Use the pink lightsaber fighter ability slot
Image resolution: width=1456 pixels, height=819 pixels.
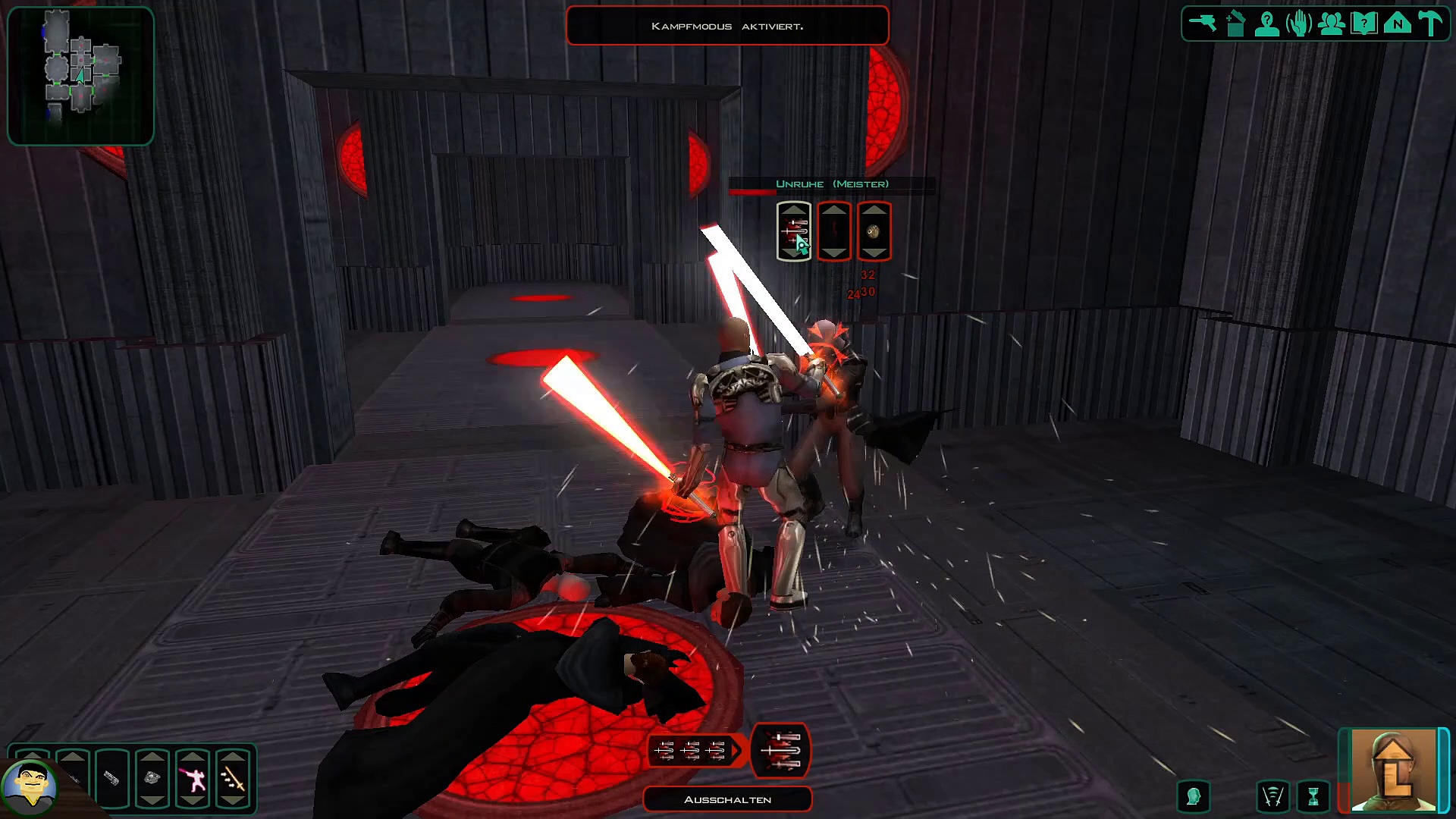(193, 778)
